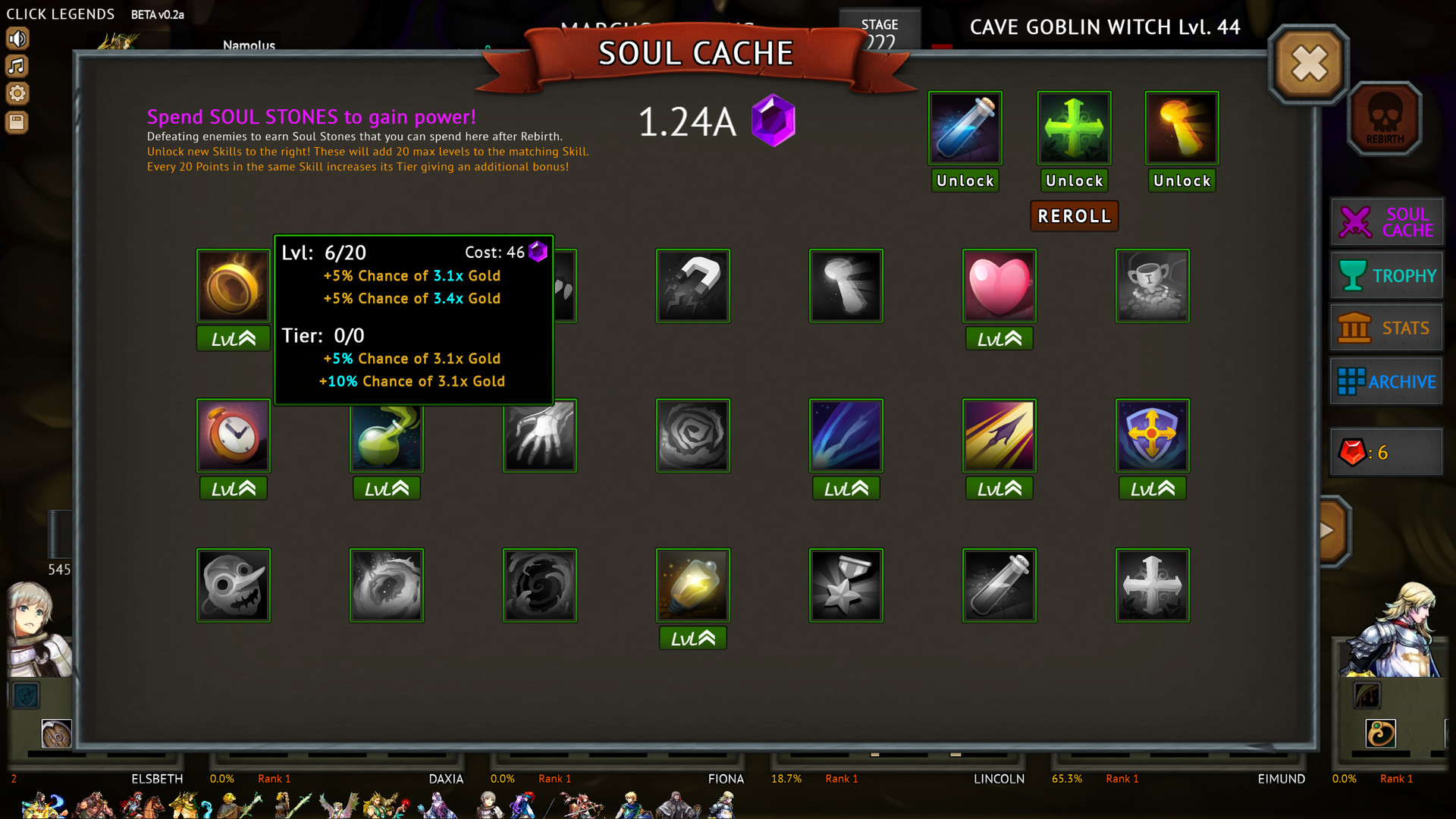Select the clock skill icon
The image size is (1456, 819).
click(x=233, y=435)
